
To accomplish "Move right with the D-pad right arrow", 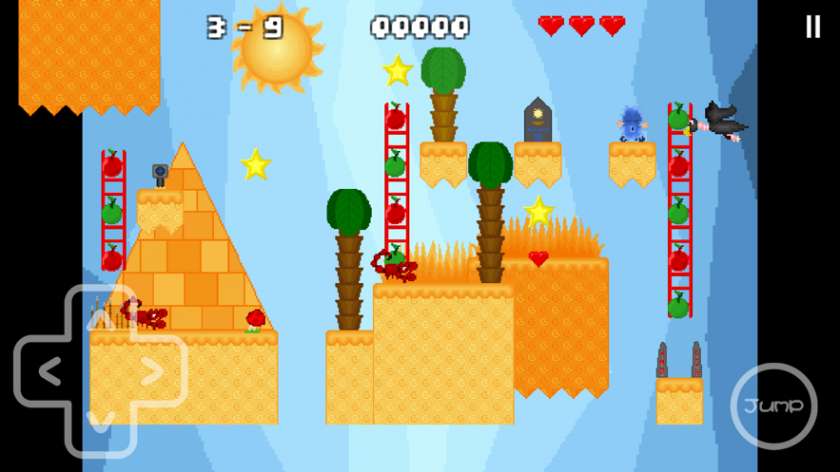I will coord(153,371).
